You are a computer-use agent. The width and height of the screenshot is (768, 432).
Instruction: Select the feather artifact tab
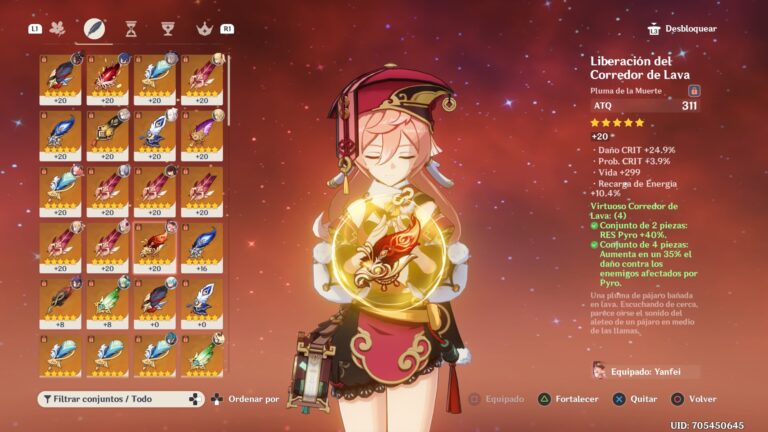(x=95, y=28)
